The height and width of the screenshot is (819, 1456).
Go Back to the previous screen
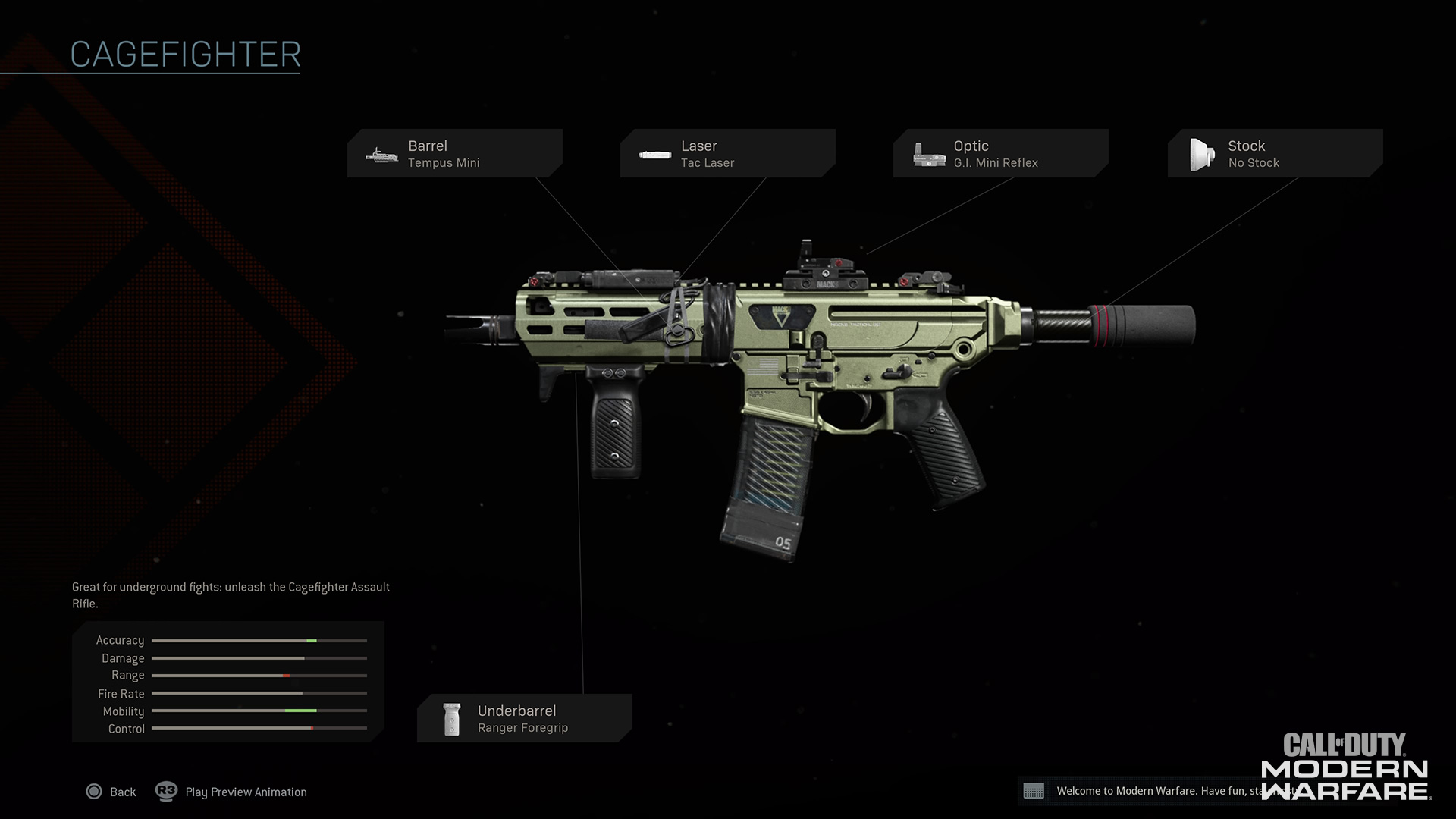click(x=111, y=792)
